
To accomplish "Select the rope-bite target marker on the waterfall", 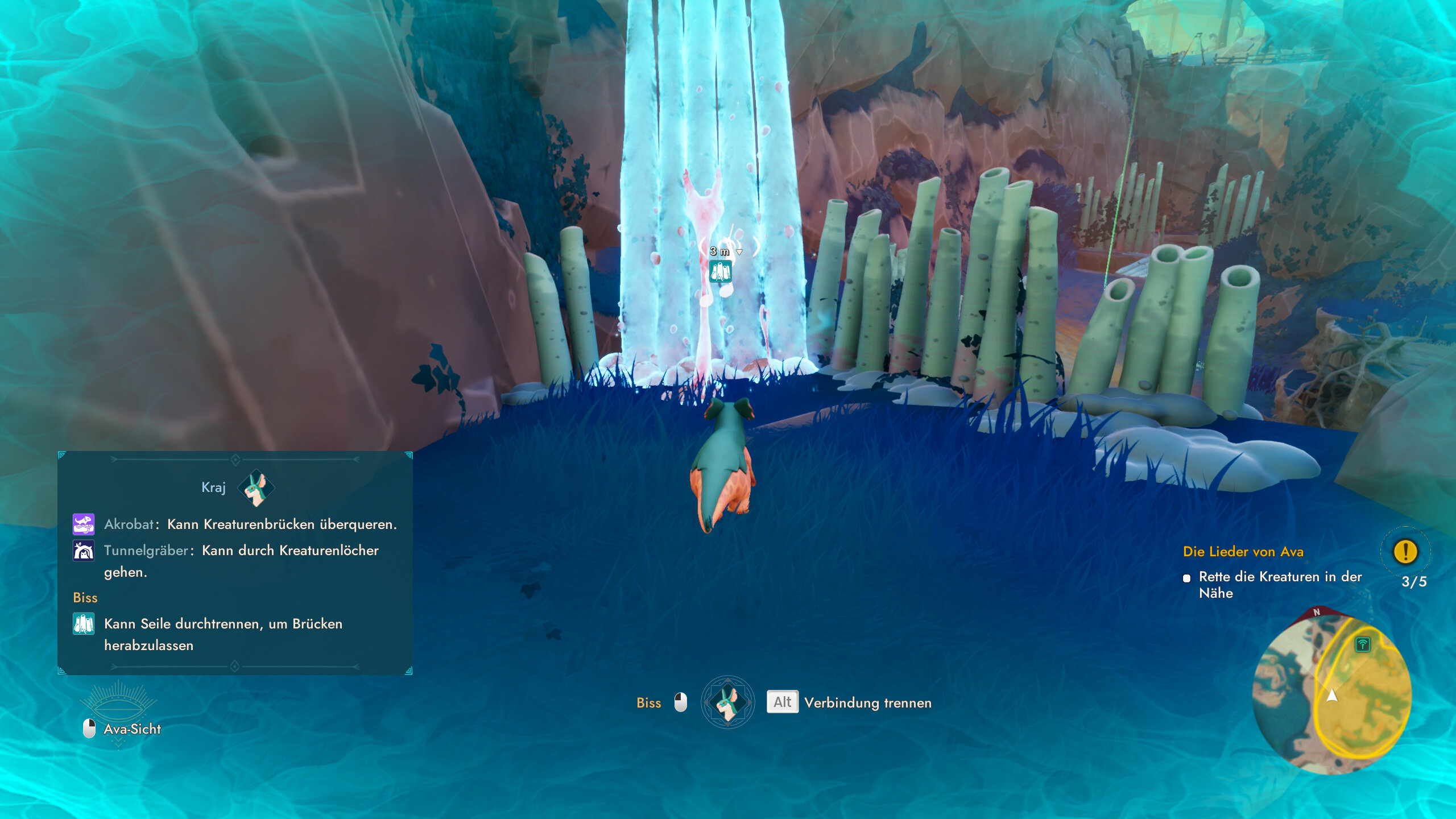I will (720, 272).
